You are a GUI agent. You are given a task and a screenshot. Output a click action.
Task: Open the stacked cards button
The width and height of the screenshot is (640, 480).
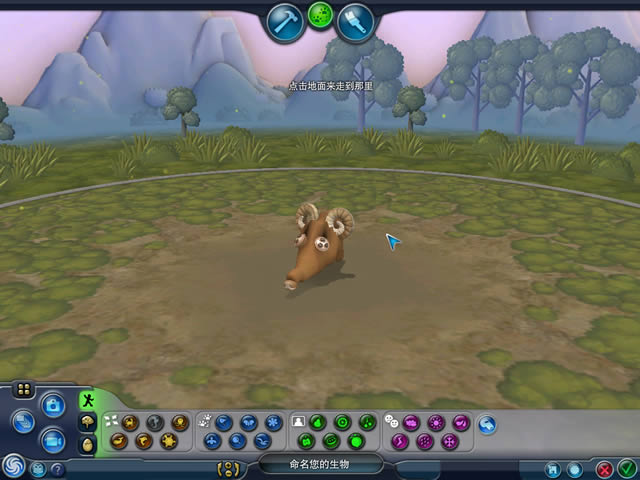point(23,422)
